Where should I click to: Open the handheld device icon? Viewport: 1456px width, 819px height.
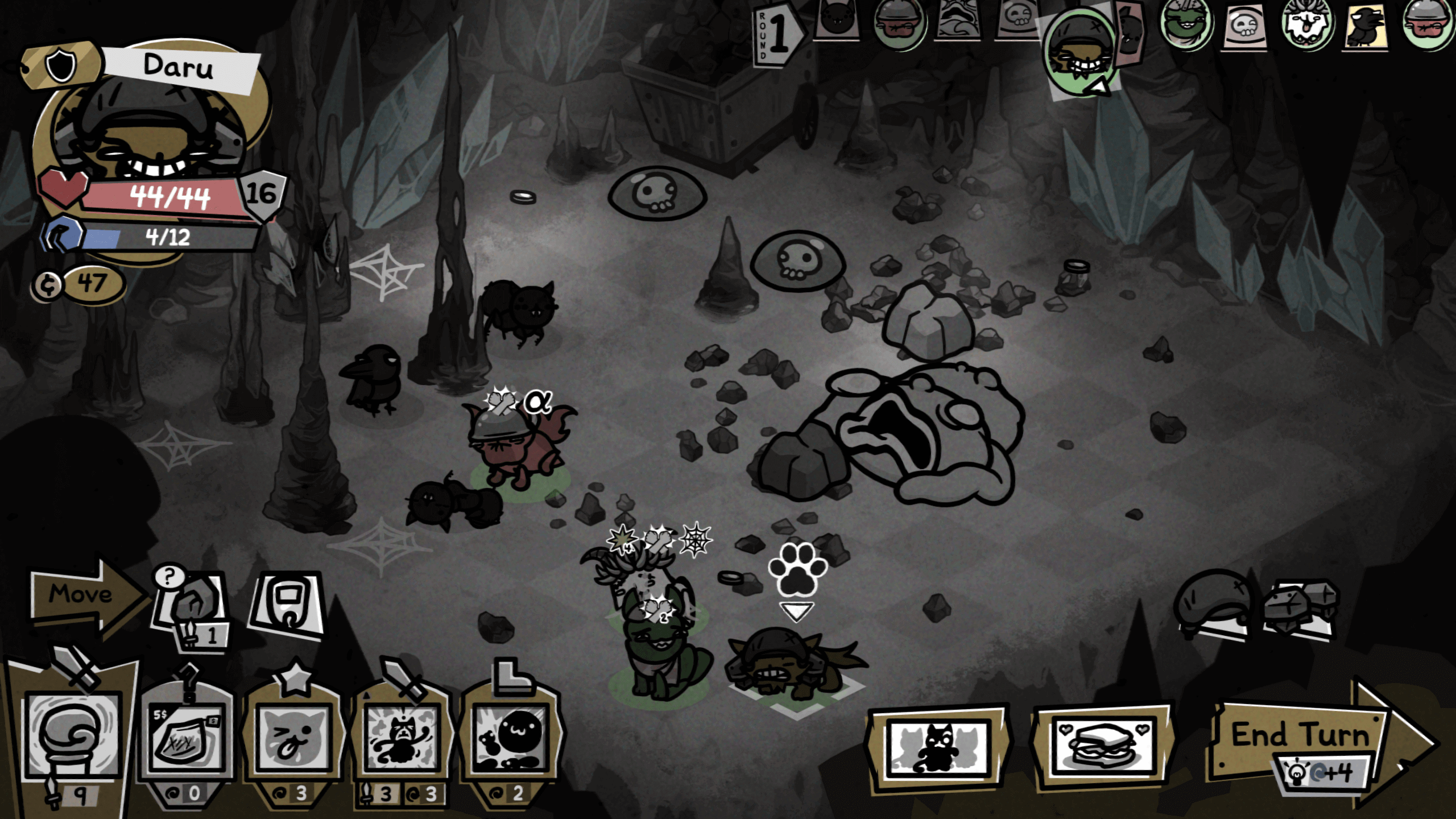(287, 604)
